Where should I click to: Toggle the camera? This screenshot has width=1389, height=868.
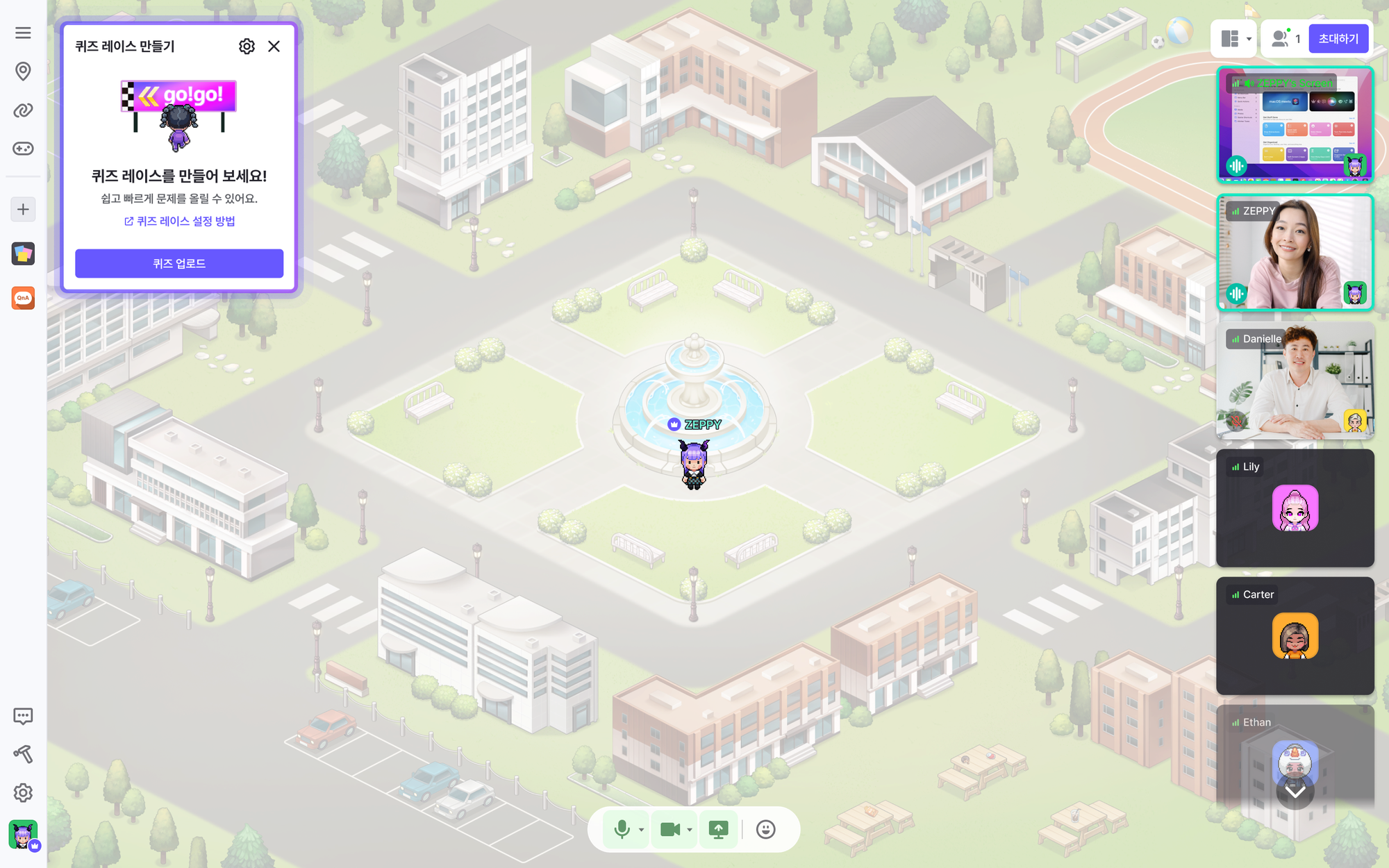click(x=669, y=829)
